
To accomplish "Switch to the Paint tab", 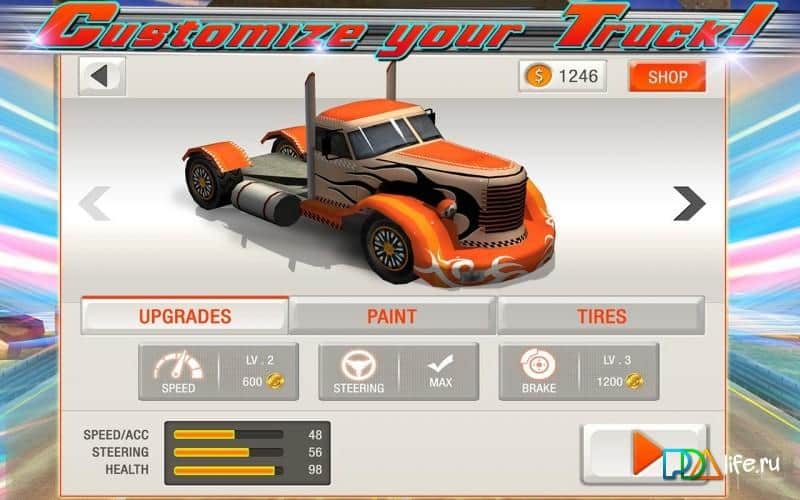I will [393, 316].
